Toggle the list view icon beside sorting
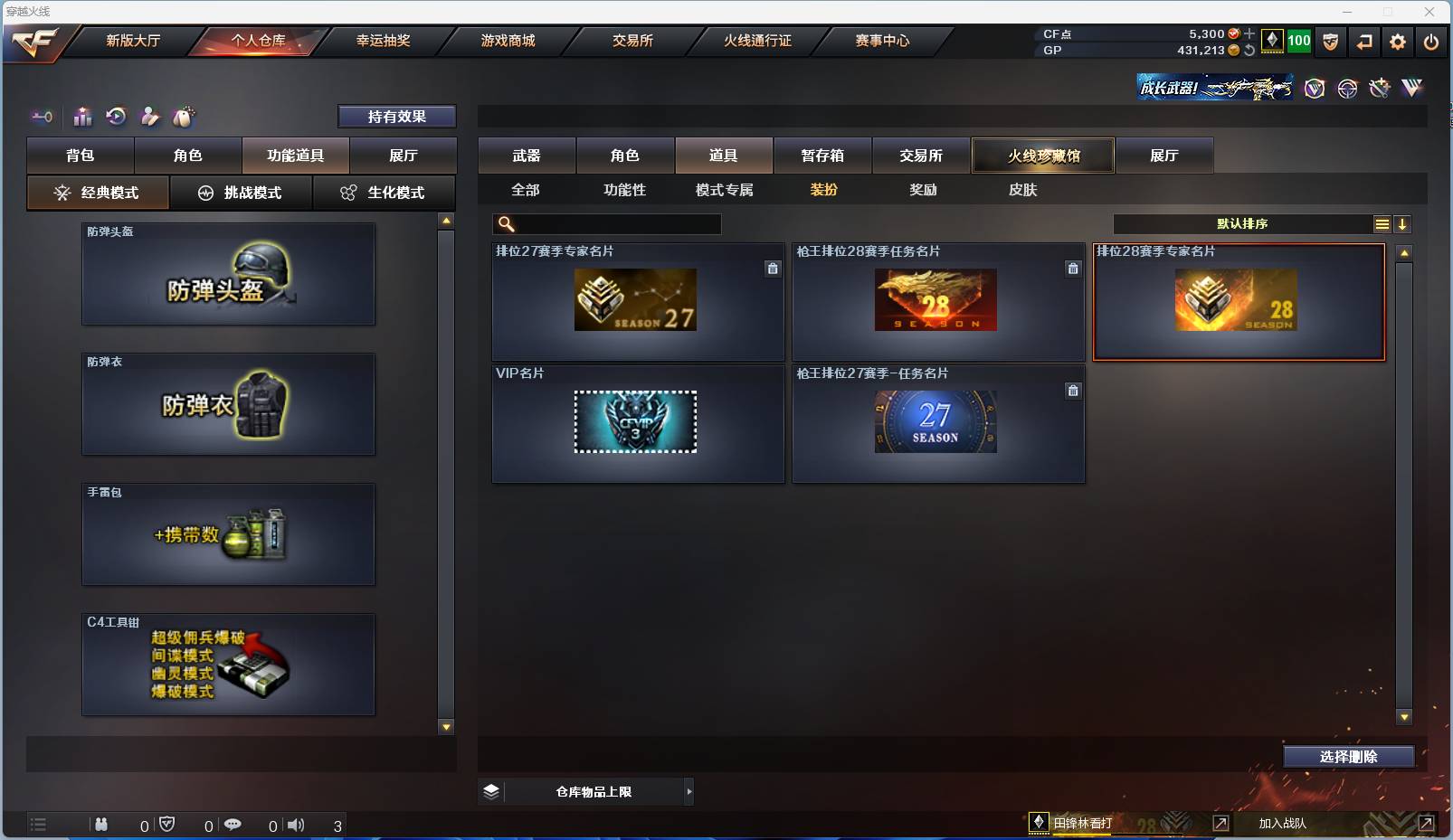This screenshot has height=840, width=1453. tap(1382, 223)
